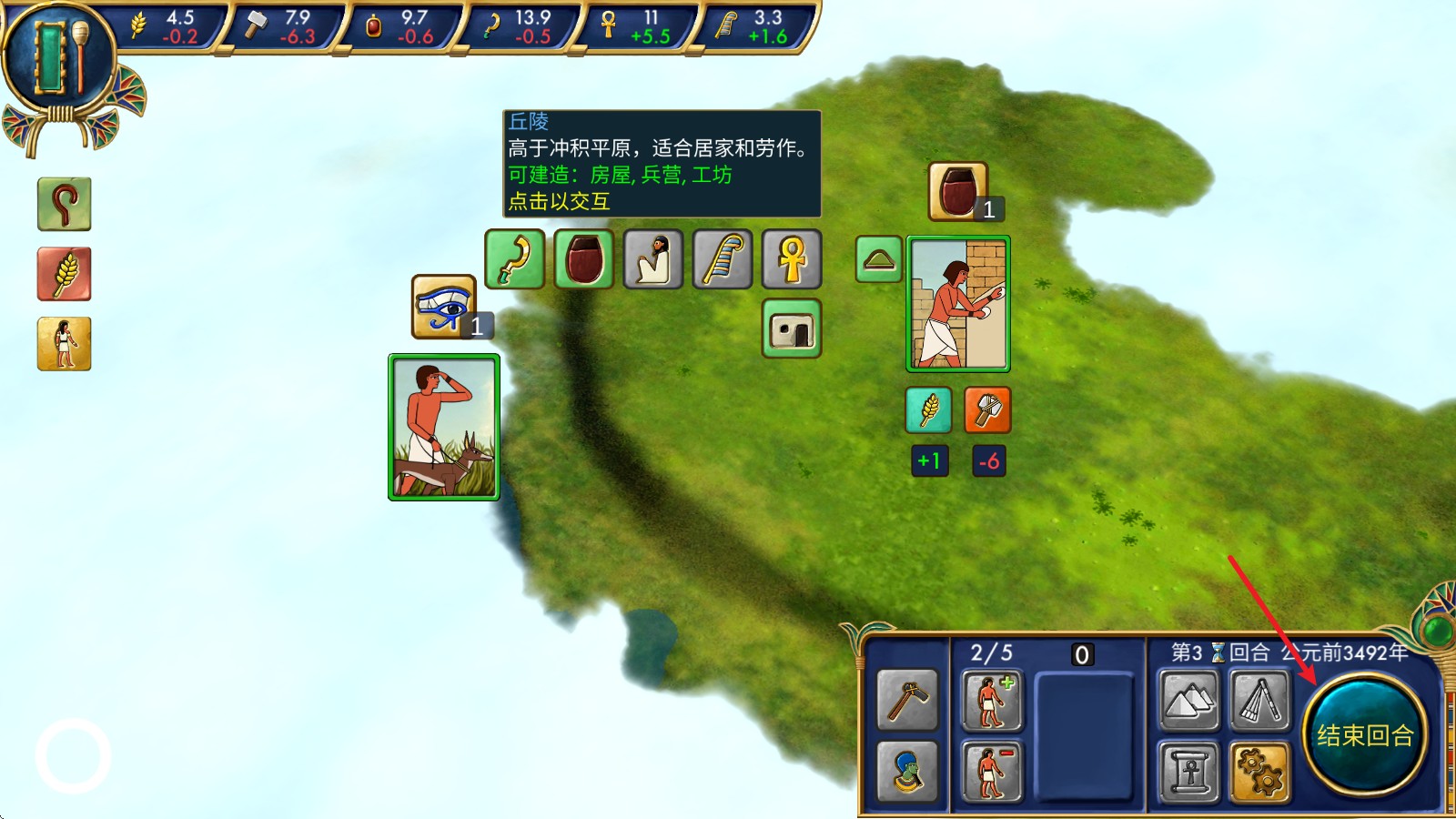Select the golden ankh action icon
Viewport: 1456px width, 819px height.
[x=792, y=259]
